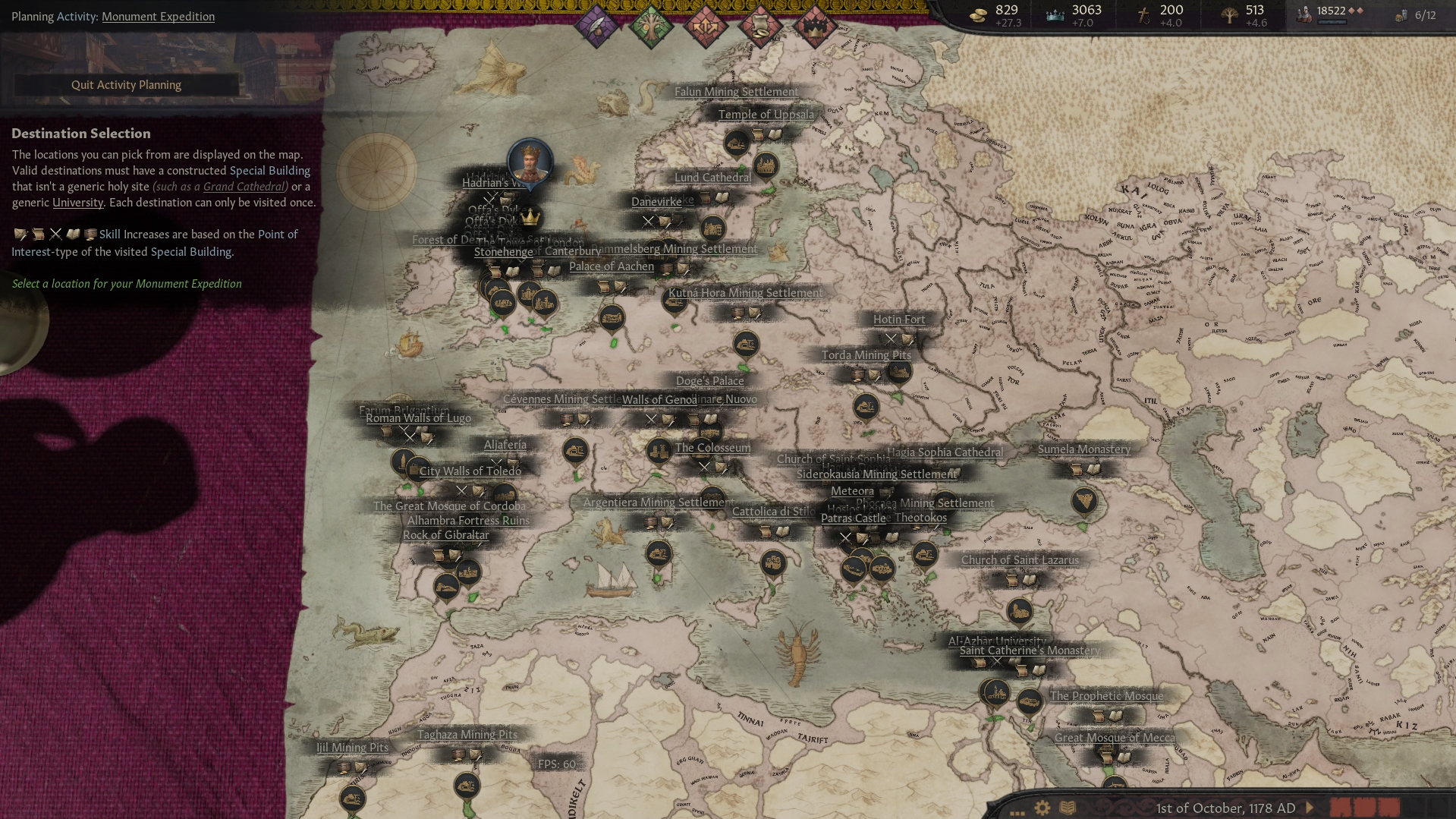Follow the Grand Cathedral tooltip link
This screenshot has height=819, width=1456.
(x=244, y=187)
